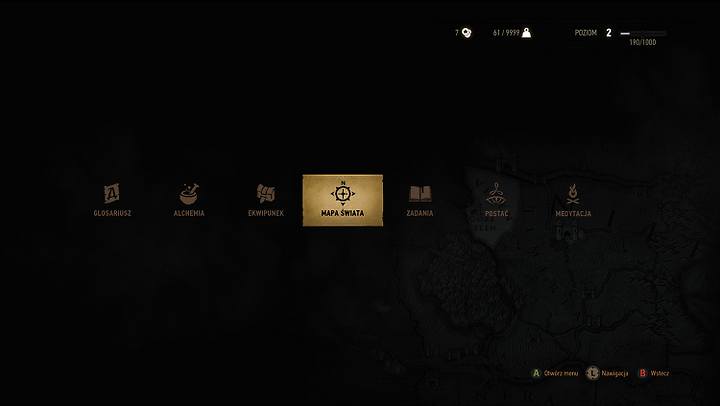
Task: Open the Ekwipunek inventory panel
Action: (x=266, y=199)
